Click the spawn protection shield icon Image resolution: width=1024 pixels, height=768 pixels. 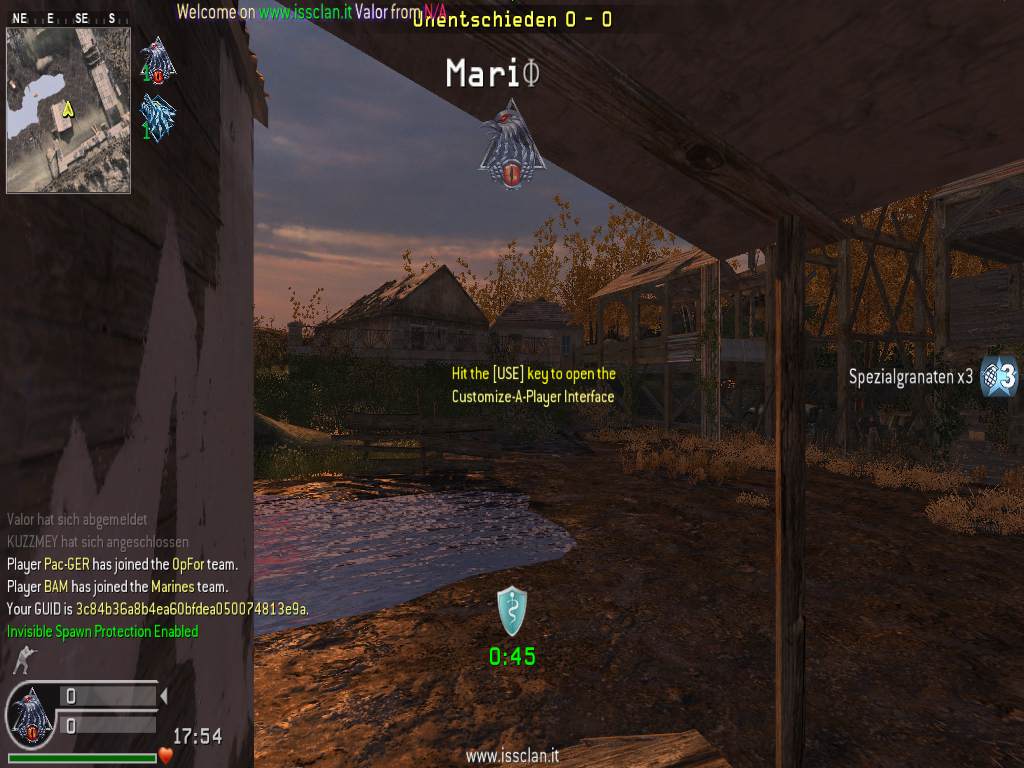512,610
